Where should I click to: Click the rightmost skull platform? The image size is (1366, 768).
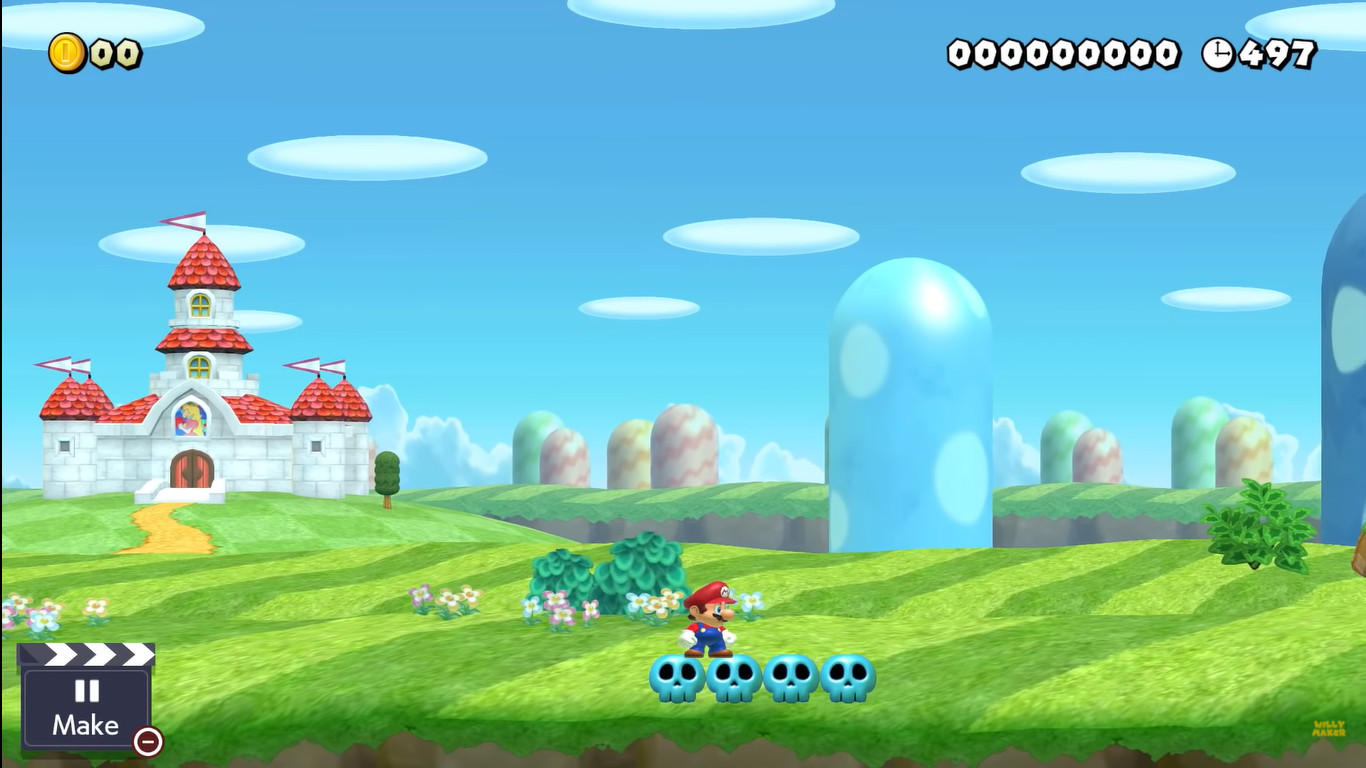click(845, 677)
